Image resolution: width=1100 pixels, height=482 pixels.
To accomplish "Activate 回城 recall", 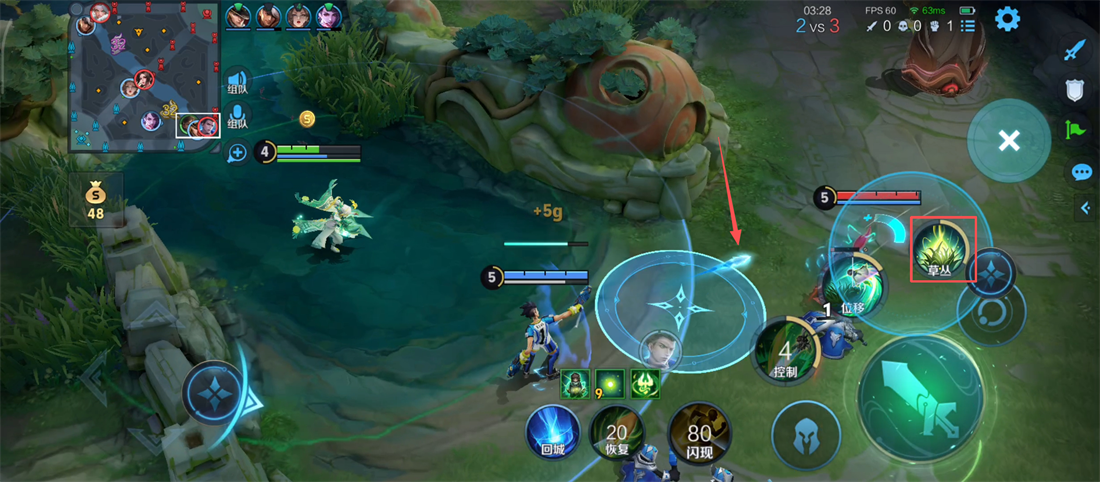I will (x=554, y=435).
